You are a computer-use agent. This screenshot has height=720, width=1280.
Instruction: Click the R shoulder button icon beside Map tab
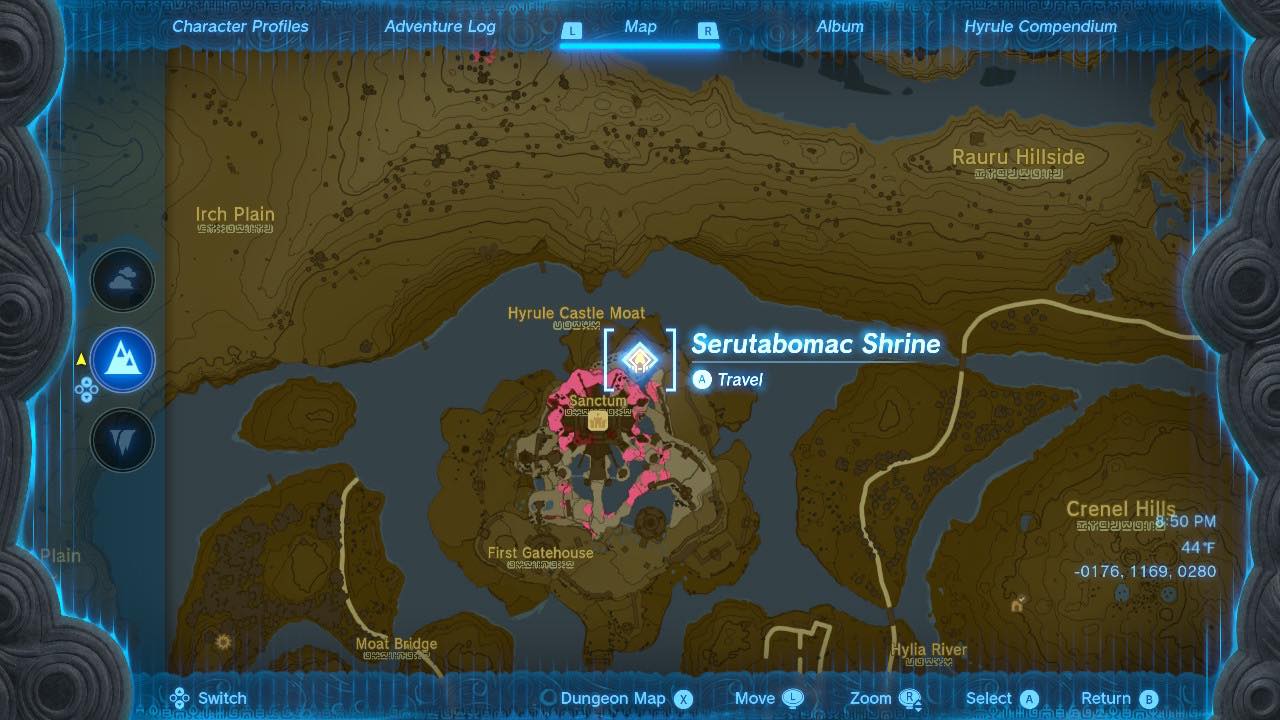coord(708,31)
